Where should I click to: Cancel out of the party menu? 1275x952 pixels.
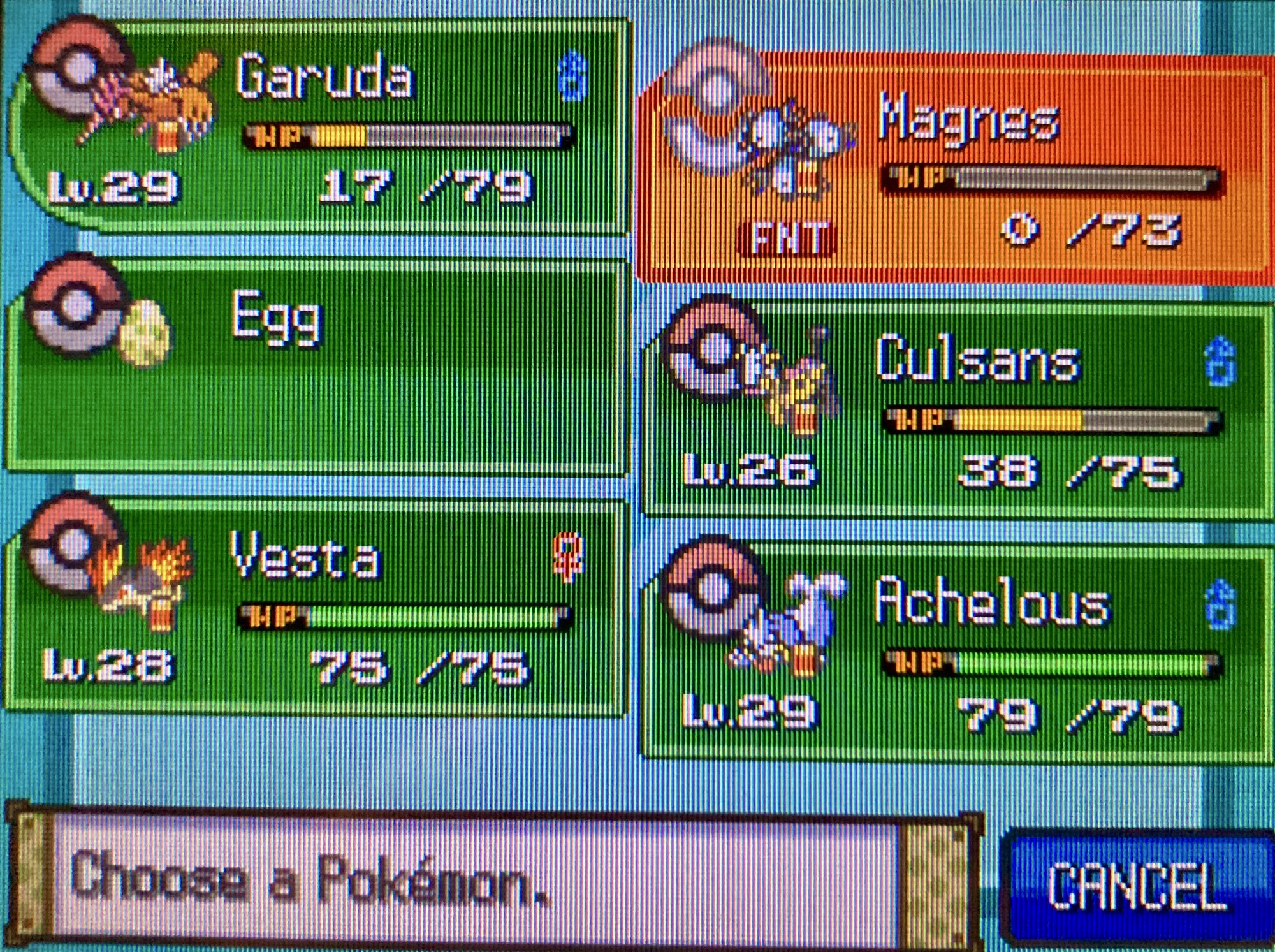pyautogui.click(x=1138, y=886)
